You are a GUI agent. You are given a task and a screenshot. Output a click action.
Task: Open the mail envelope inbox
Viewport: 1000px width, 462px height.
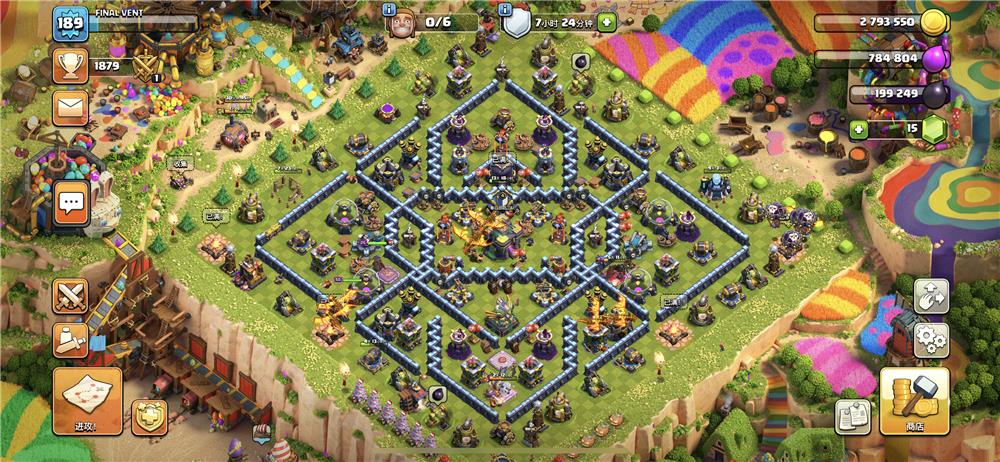71,107
